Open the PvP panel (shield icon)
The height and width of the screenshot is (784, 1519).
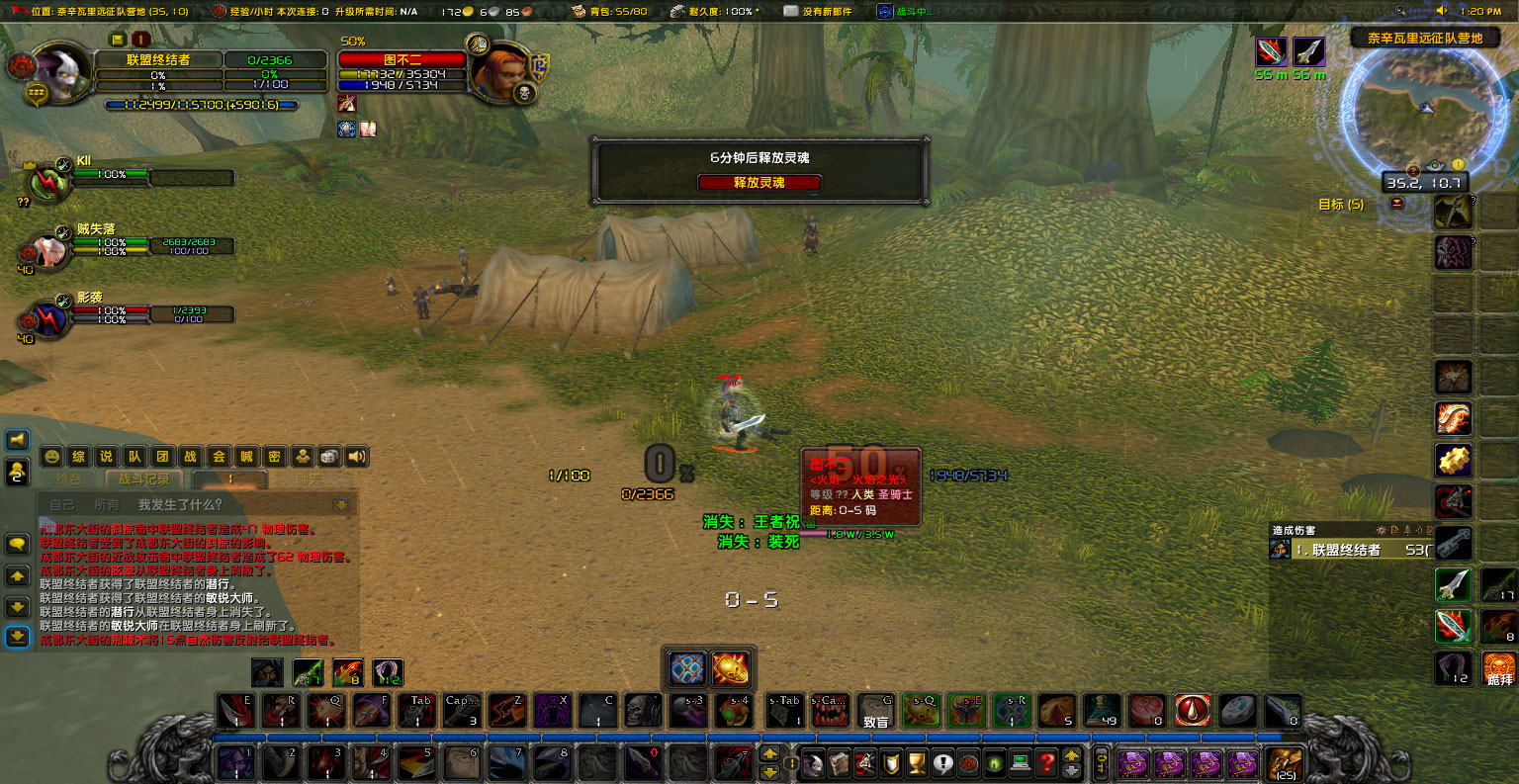click(893, 764)
